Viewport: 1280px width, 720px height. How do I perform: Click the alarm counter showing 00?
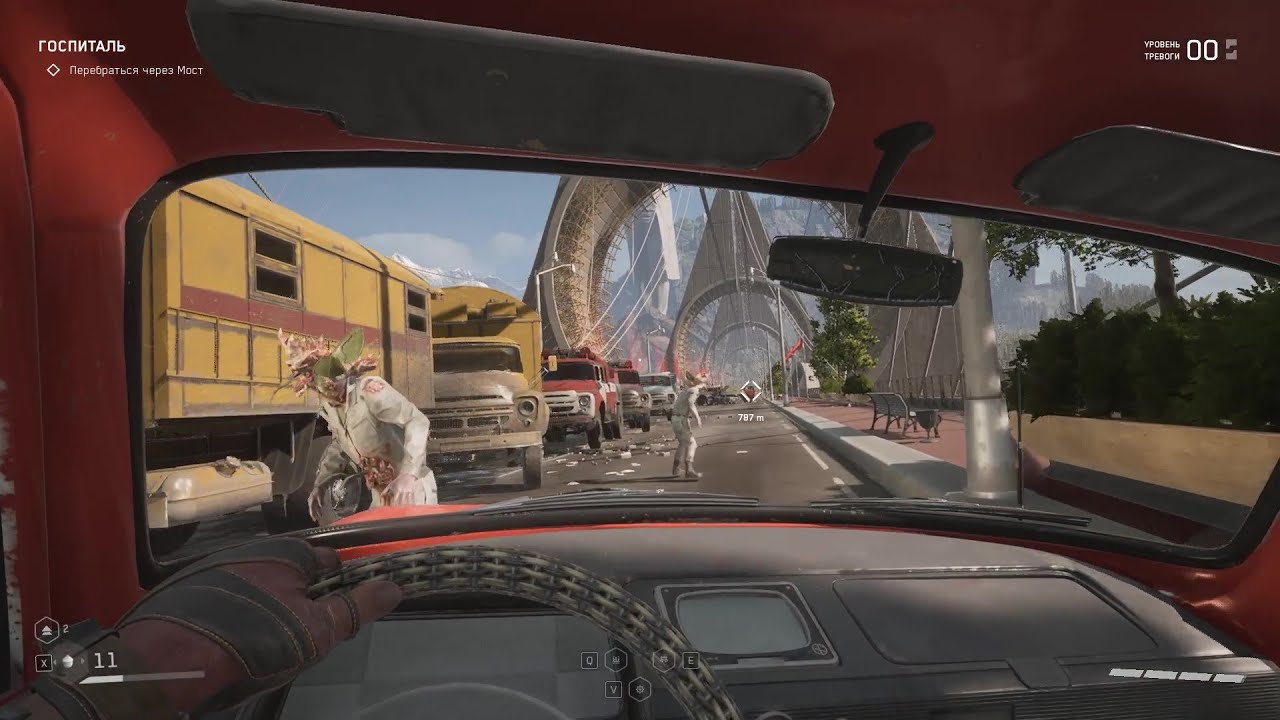[x=1201, y=48]
